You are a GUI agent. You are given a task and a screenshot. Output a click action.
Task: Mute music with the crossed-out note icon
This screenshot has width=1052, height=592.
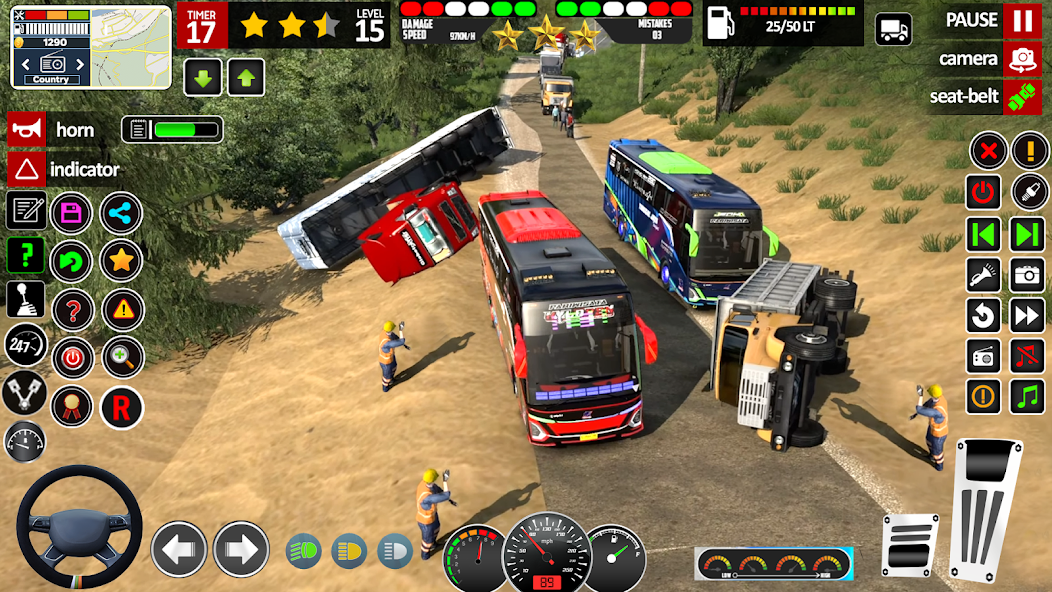click(1027, 355)
